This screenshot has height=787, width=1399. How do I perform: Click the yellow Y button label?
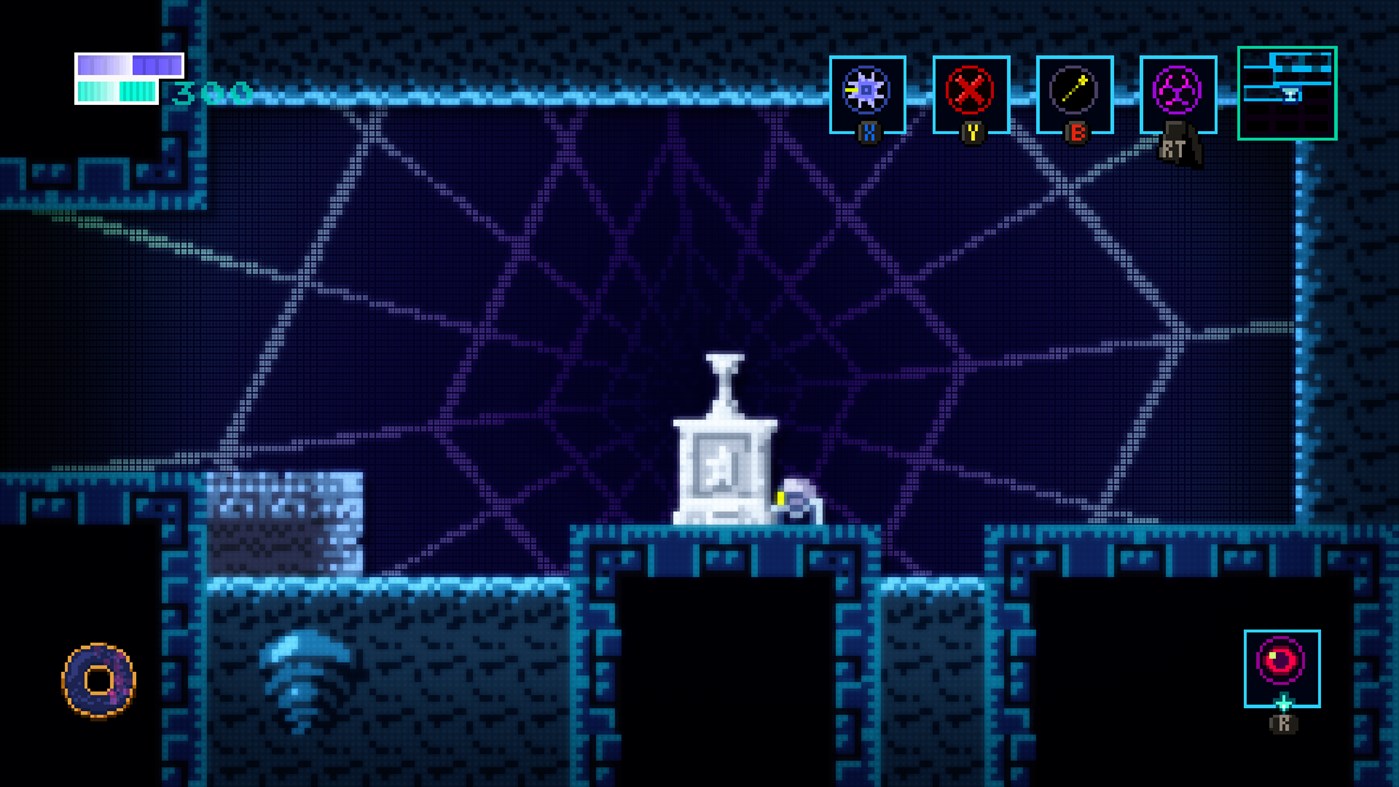[972, 132]
